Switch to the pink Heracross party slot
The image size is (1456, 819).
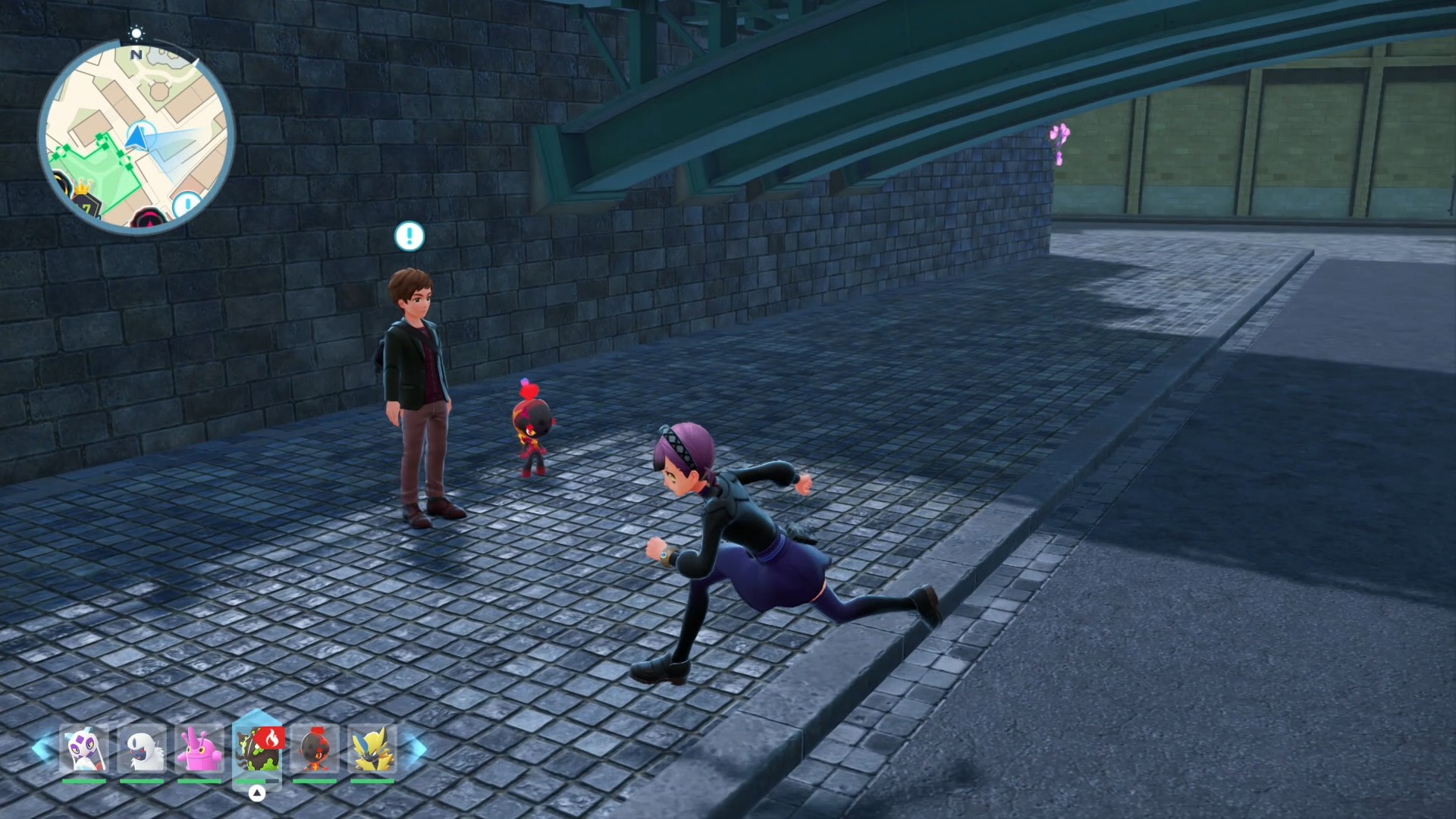(199, 749)
